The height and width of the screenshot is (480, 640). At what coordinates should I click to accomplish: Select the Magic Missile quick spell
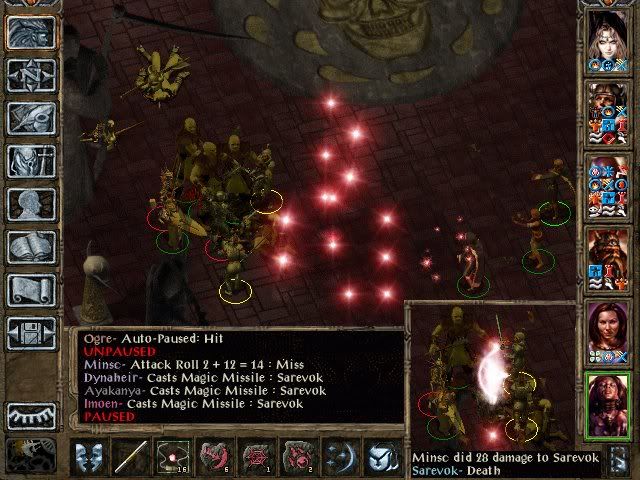[175, 456]
